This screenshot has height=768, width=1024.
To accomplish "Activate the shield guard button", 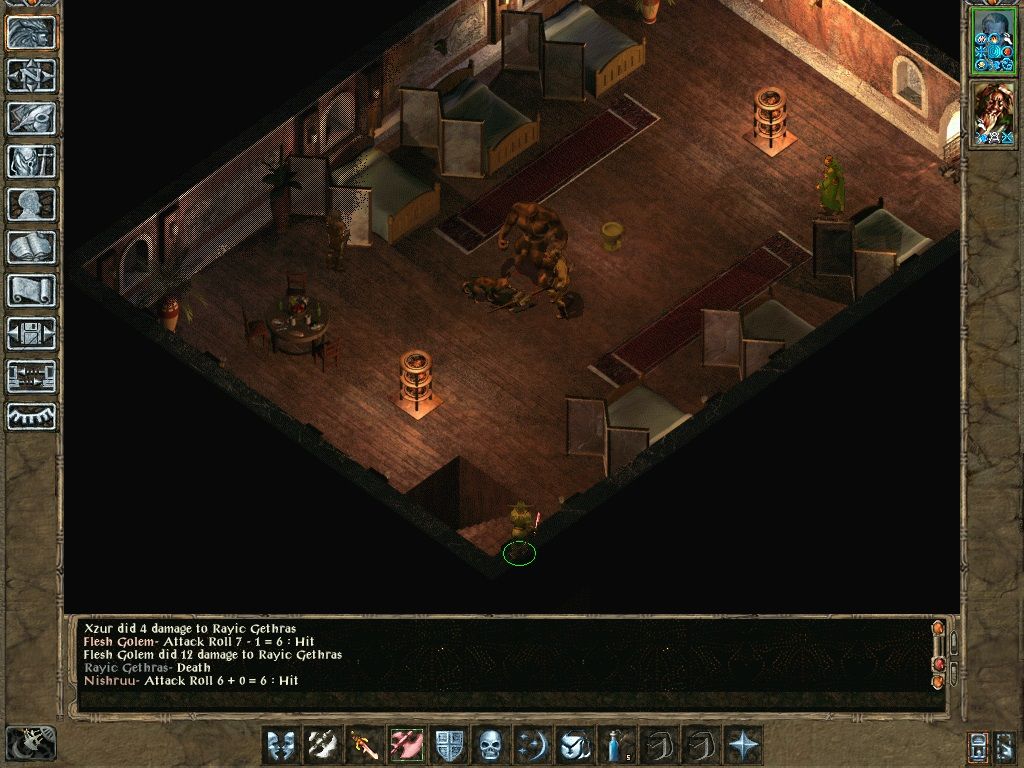I will click(x=448, y=745).
